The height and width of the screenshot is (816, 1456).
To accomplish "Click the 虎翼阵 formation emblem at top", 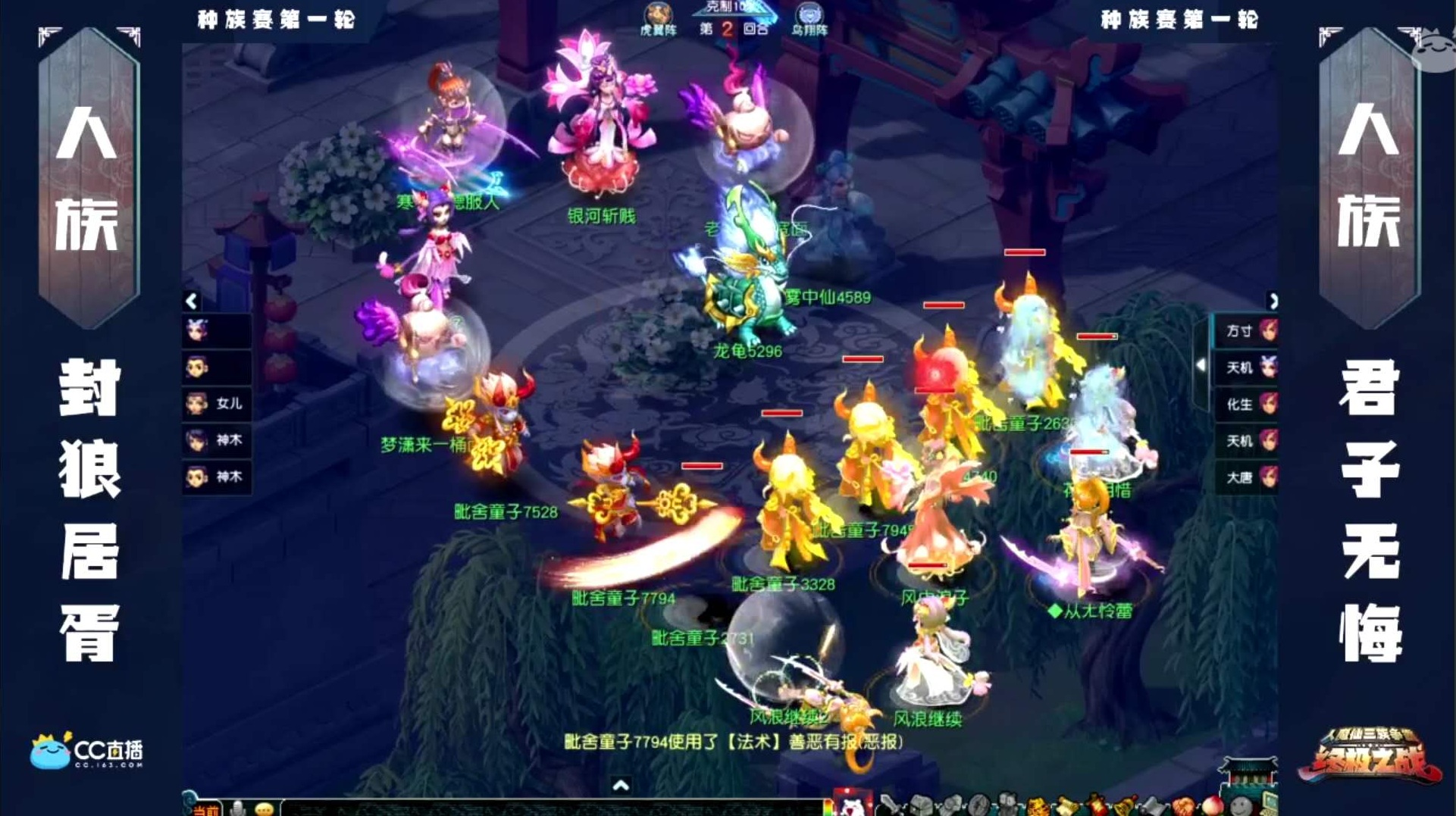I will 658,14.
